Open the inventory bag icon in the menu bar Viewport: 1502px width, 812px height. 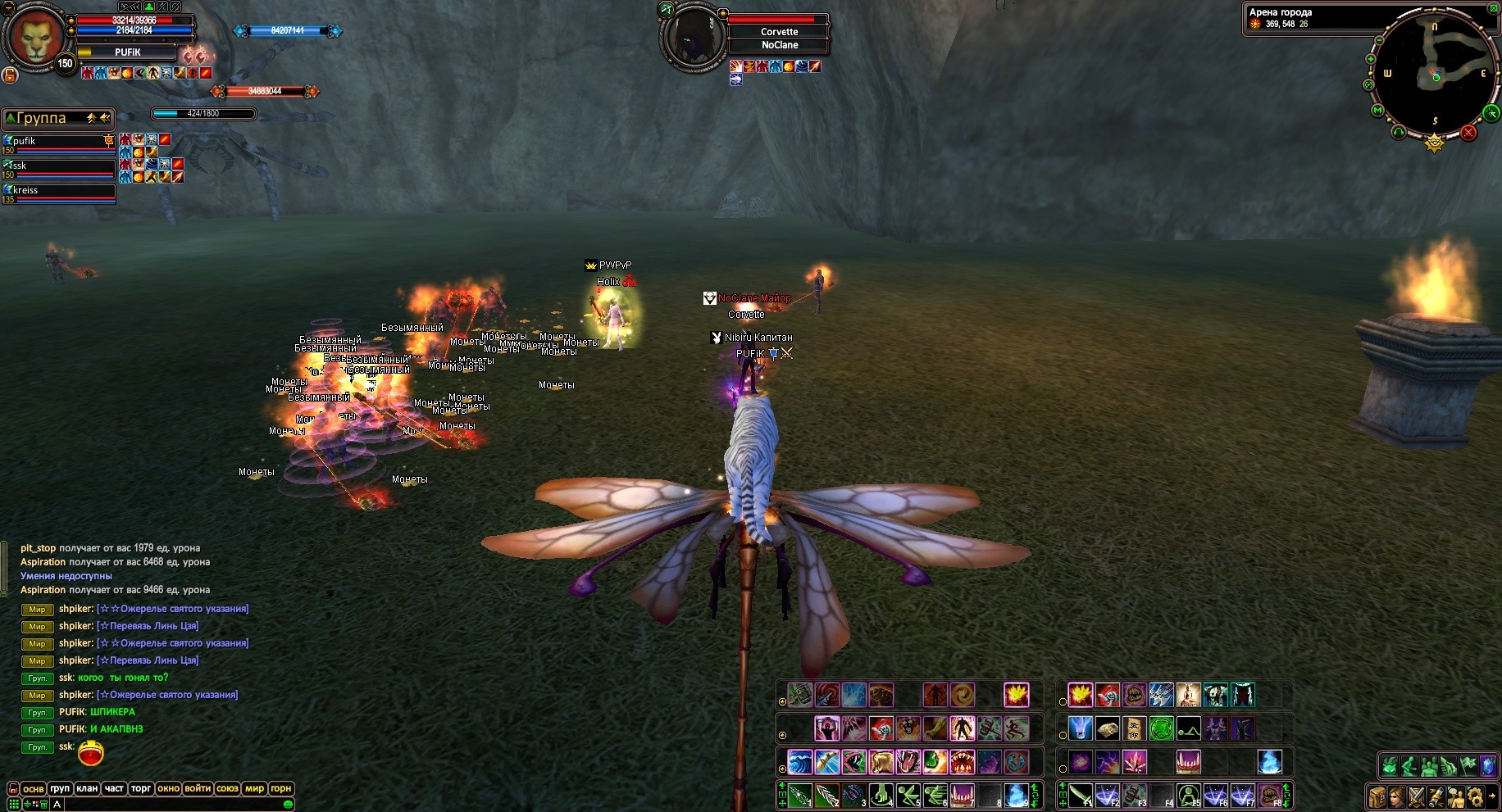pyautogui.click(x=1377, y=796)
